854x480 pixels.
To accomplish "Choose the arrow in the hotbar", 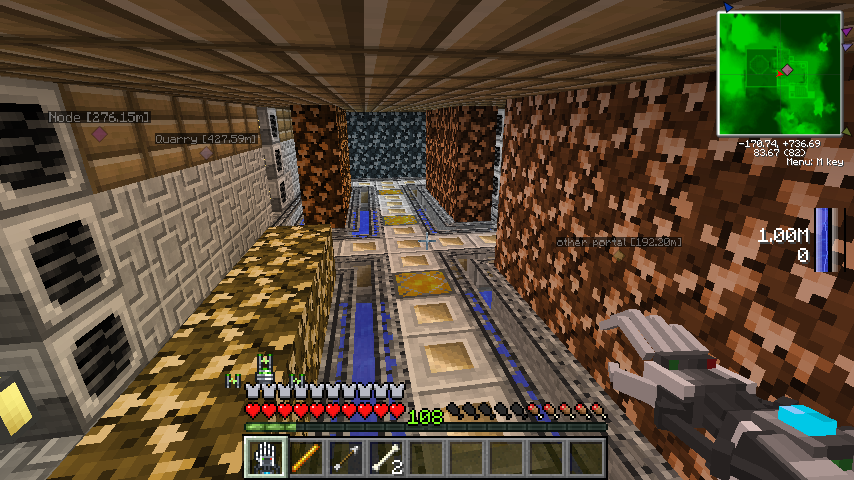I will (344, 458).
